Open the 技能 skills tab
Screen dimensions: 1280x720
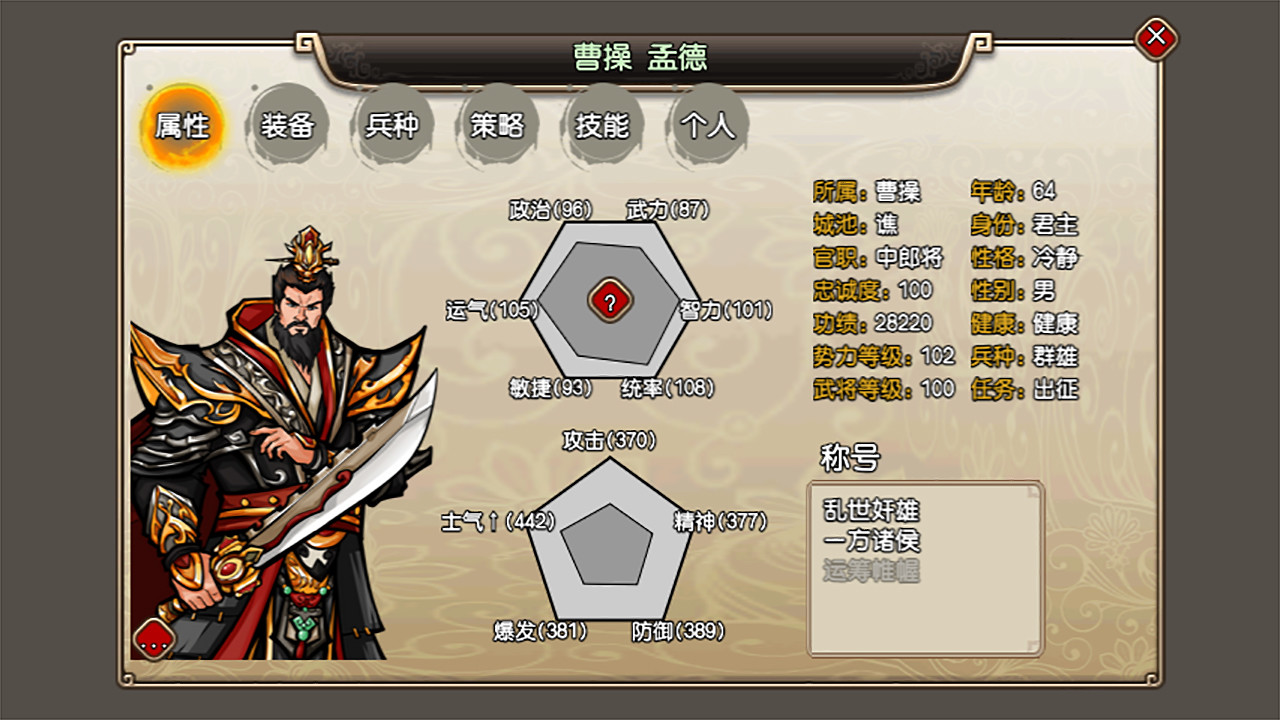(601, 126)
